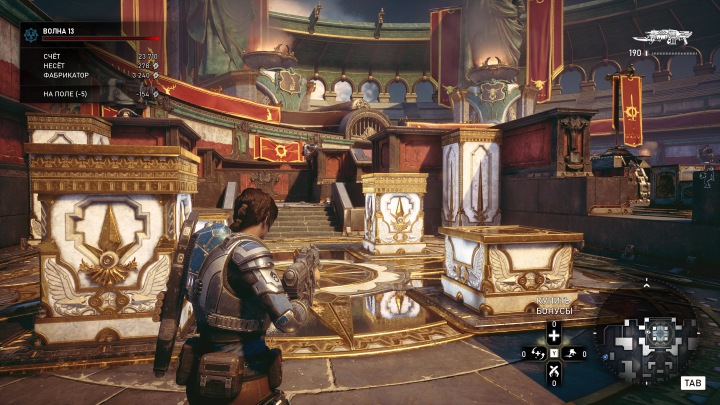Pick the sparkling arrows bonus slot
Viewport: 720px width, 405px height.
click(x=536, y=353)
